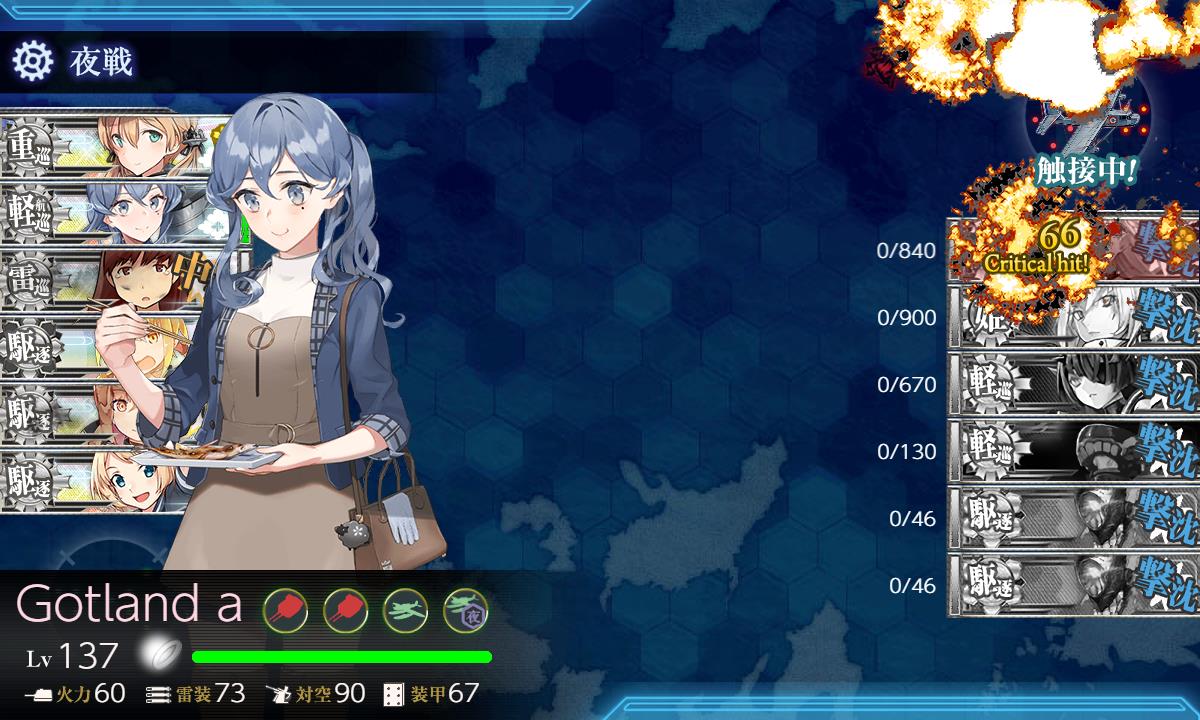Select the enemy light cruiser at 0/670
The height and width of the screenshot is (720, 1200).
pos(1072,385)
